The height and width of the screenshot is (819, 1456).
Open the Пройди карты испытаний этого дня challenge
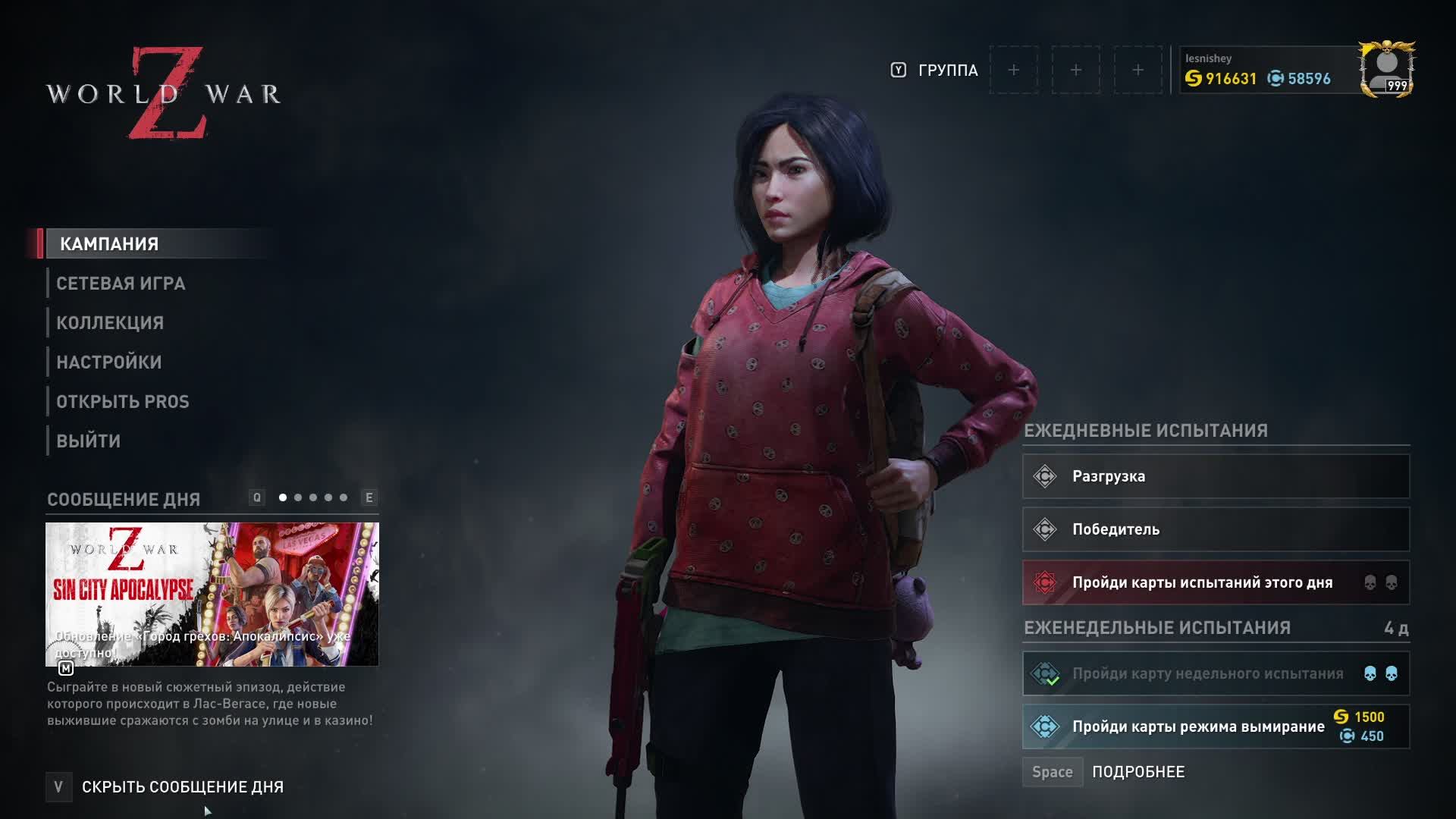[x=1216, y=582]
